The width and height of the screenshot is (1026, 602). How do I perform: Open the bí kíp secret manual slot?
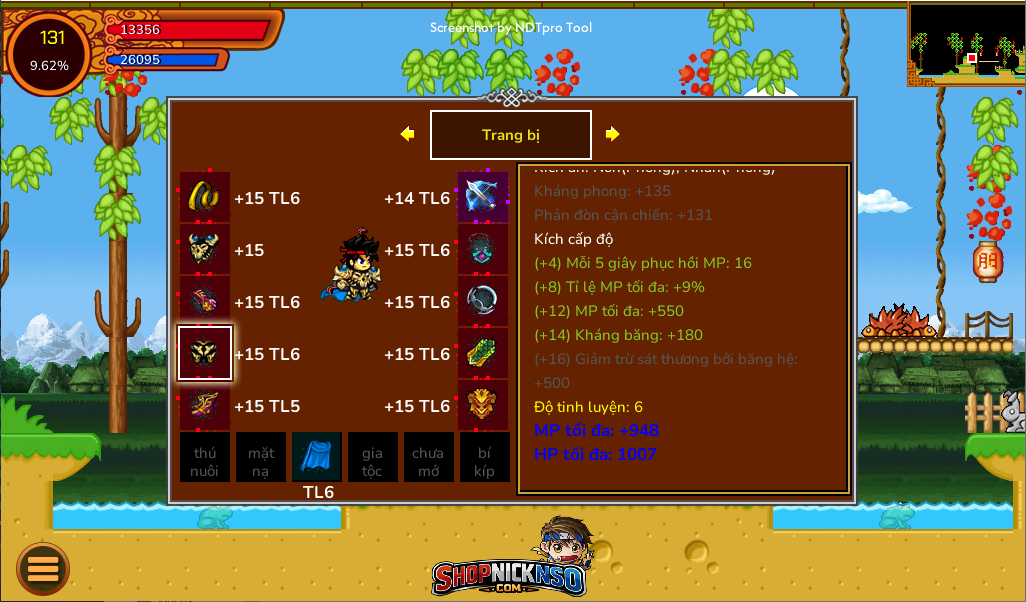click(x=484, y=458)
